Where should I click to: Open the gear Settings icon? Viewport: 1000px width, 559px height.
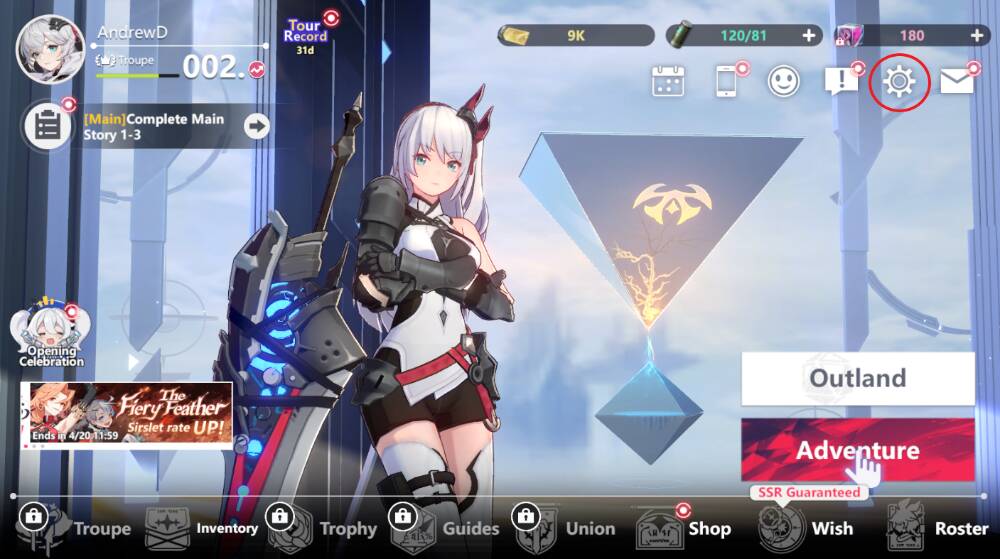point(900,81)
